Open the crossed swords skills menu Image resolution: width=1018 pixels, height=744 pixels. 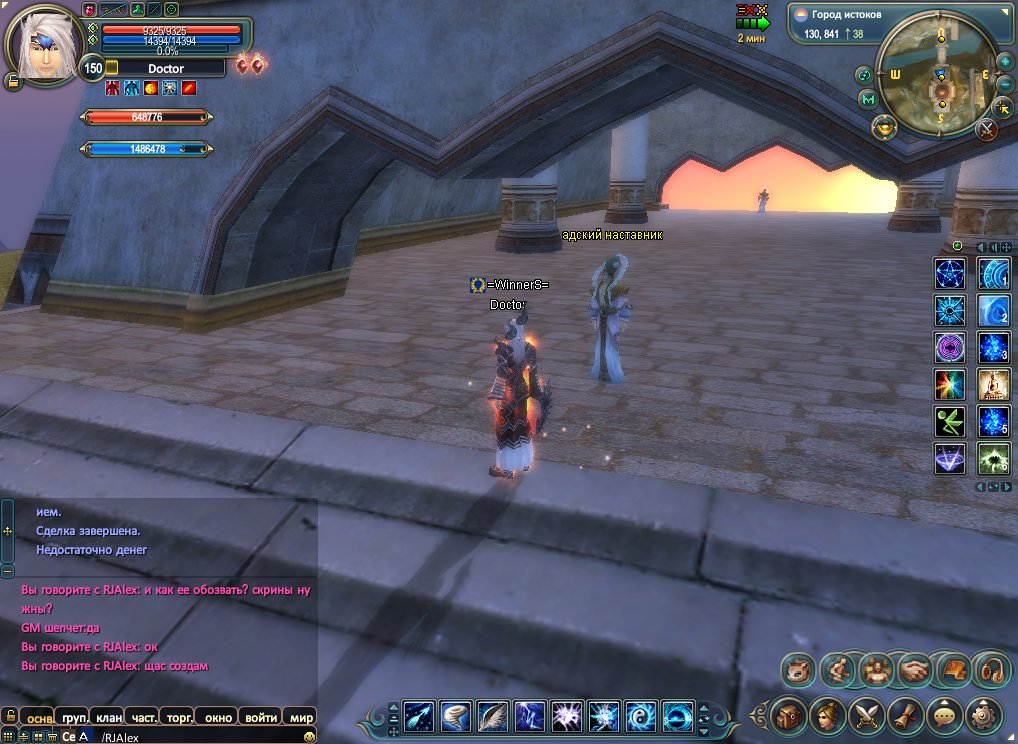click(x=865, y=714)
